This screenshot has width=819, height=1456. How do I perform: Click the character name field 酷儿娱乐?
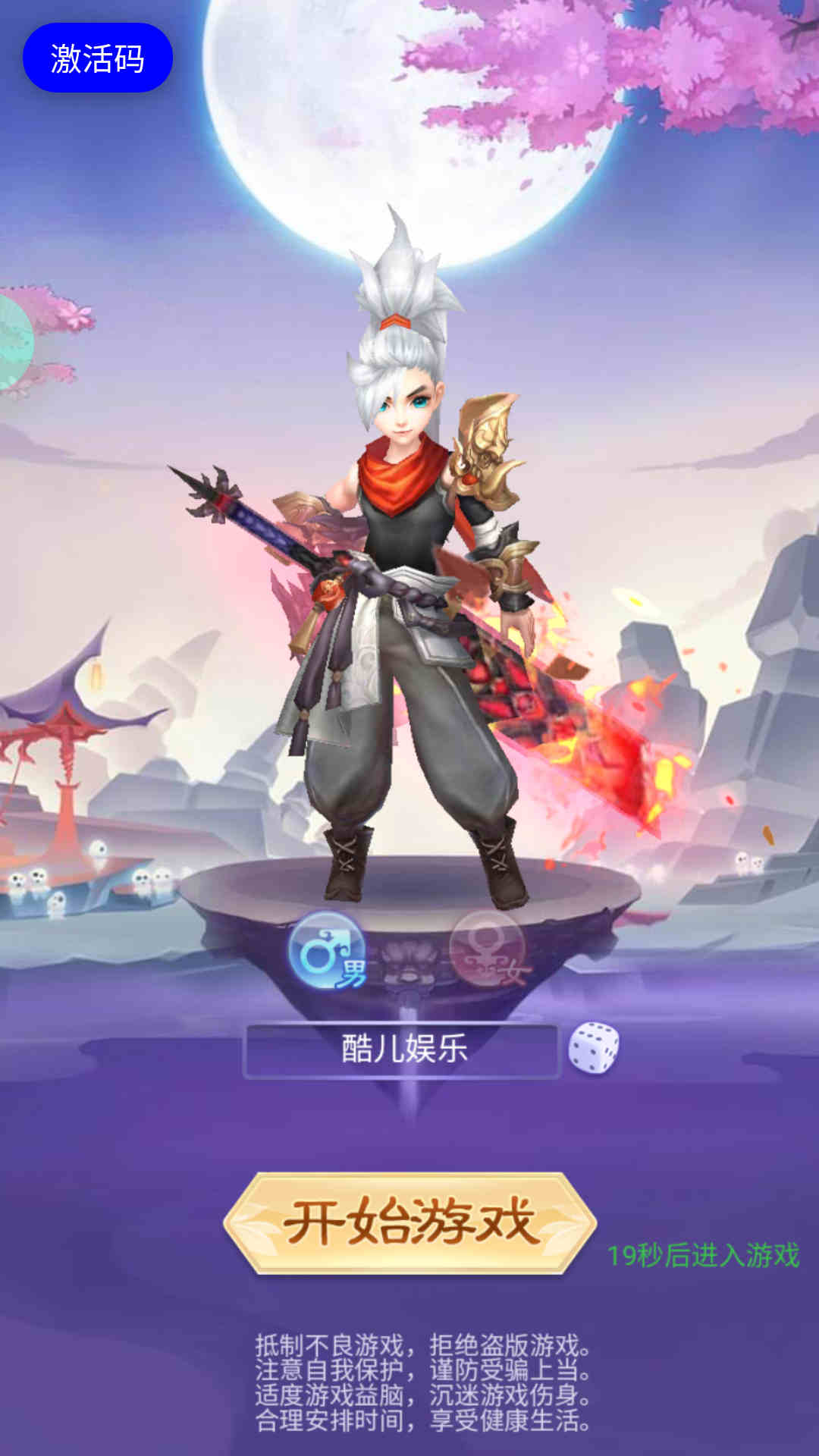click(x=402, y=1050)
